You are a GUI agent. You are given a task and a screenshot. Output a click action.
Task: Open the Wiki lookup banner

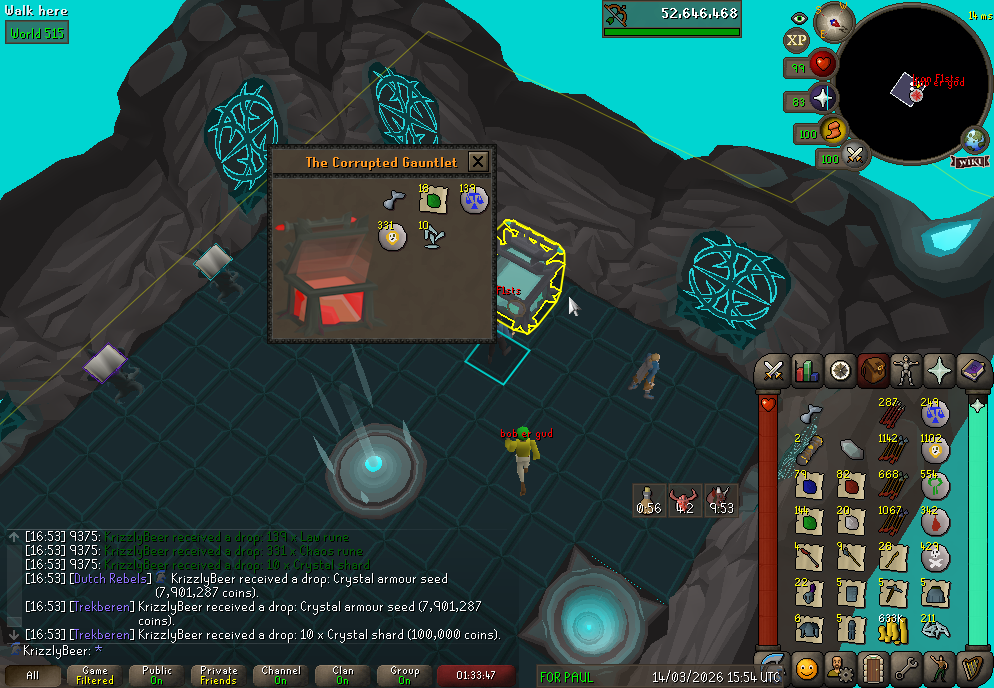pyautogui.click(x=971, y=161)
